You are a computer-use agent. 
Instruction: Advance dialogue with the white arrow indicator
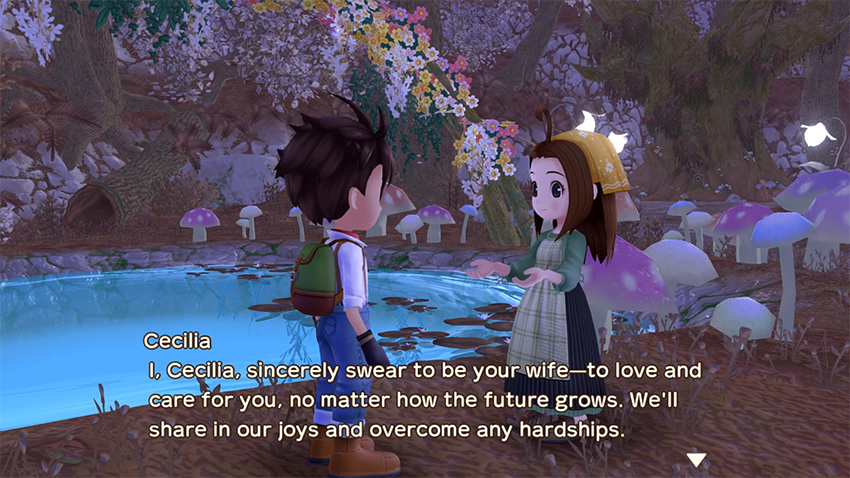click(696, 459)
